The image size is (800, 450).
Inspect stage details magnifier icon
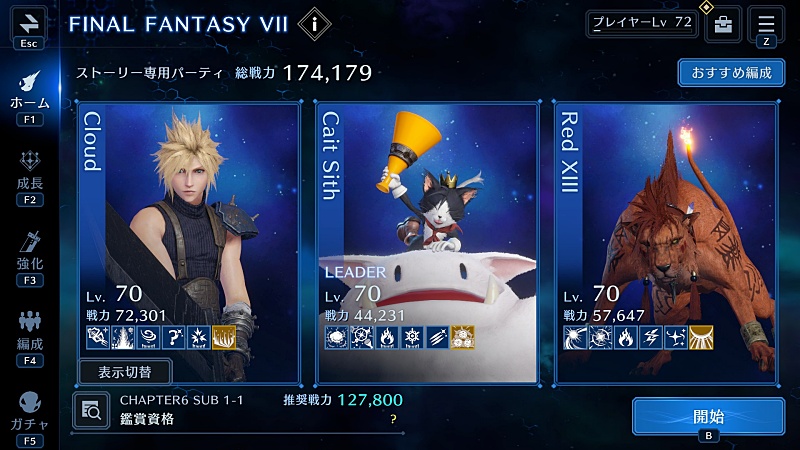pos(90,409)
